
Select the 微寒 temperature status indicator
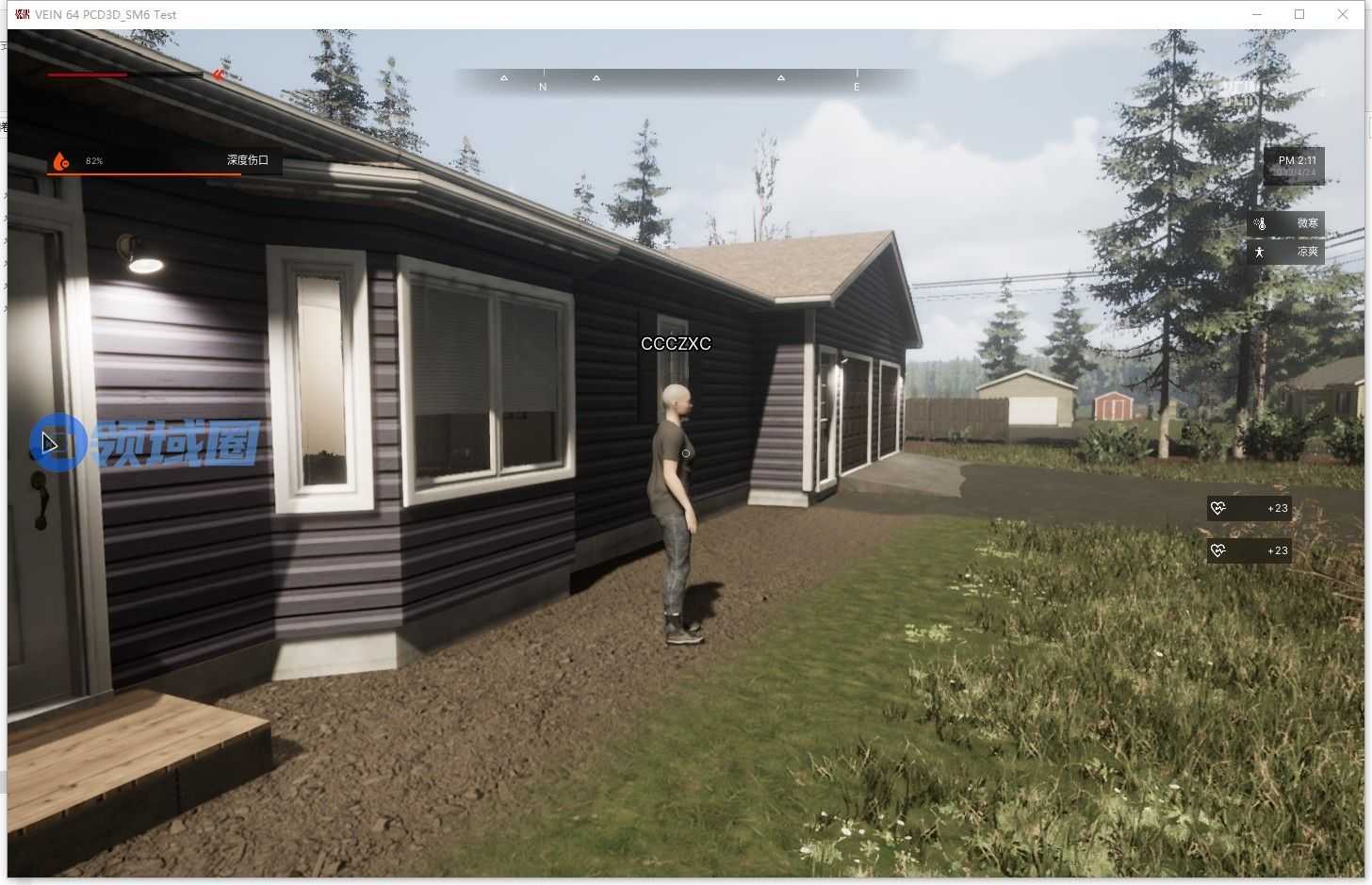1285,223
